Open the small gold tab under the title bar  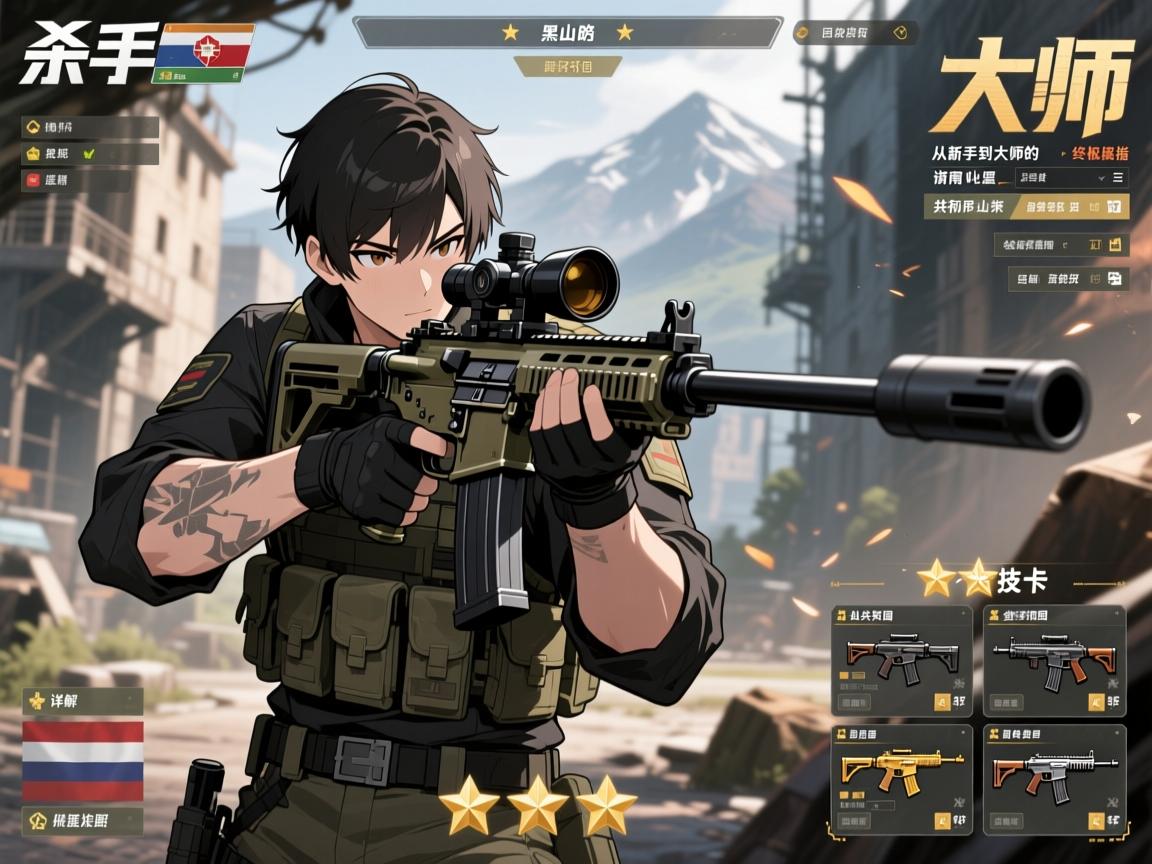coord(567,66)
